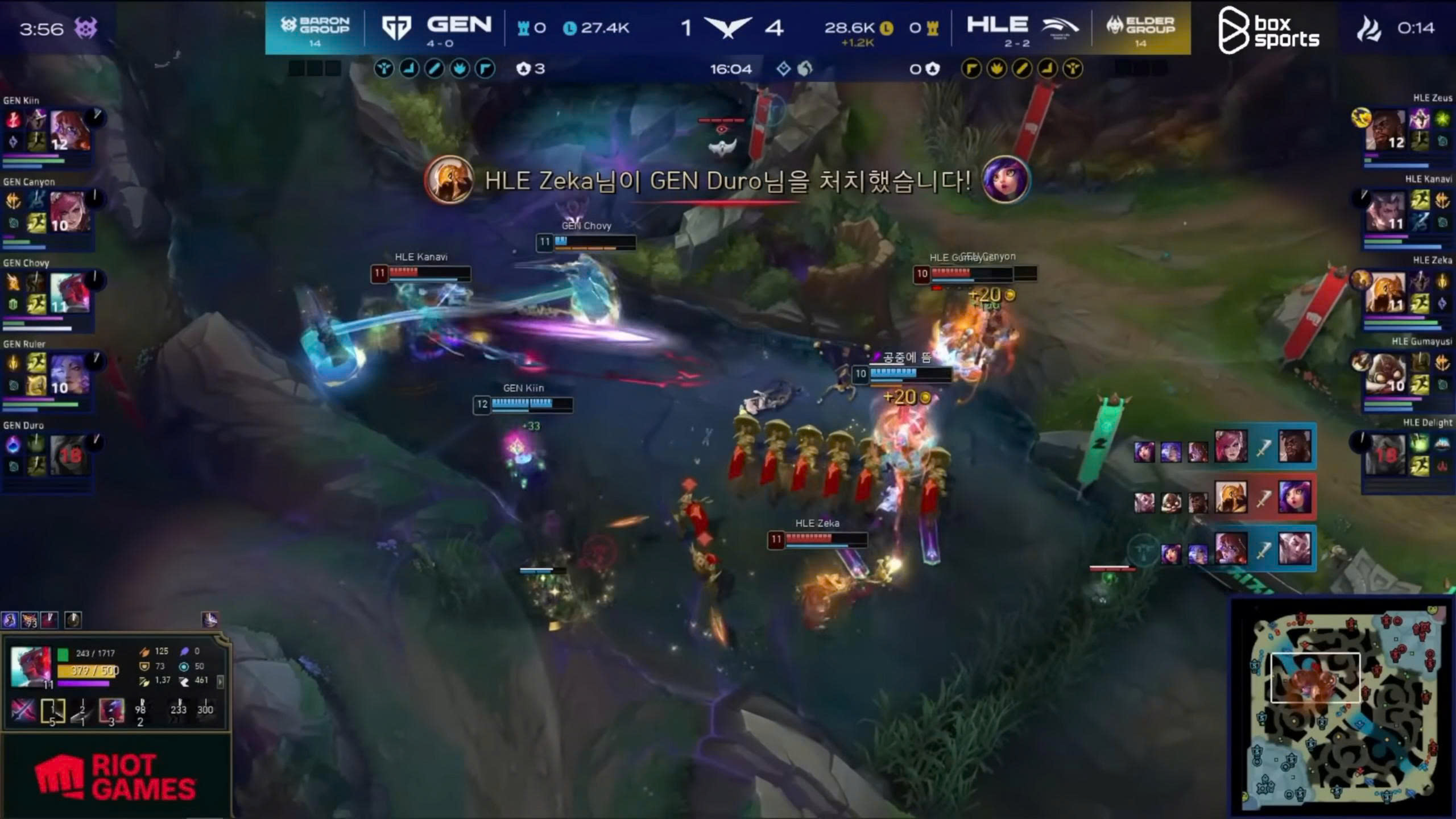This screenshot has height=819, width=1456.
Task: Select GEN Canyon's champion portrait
Action: click(69, 212)
